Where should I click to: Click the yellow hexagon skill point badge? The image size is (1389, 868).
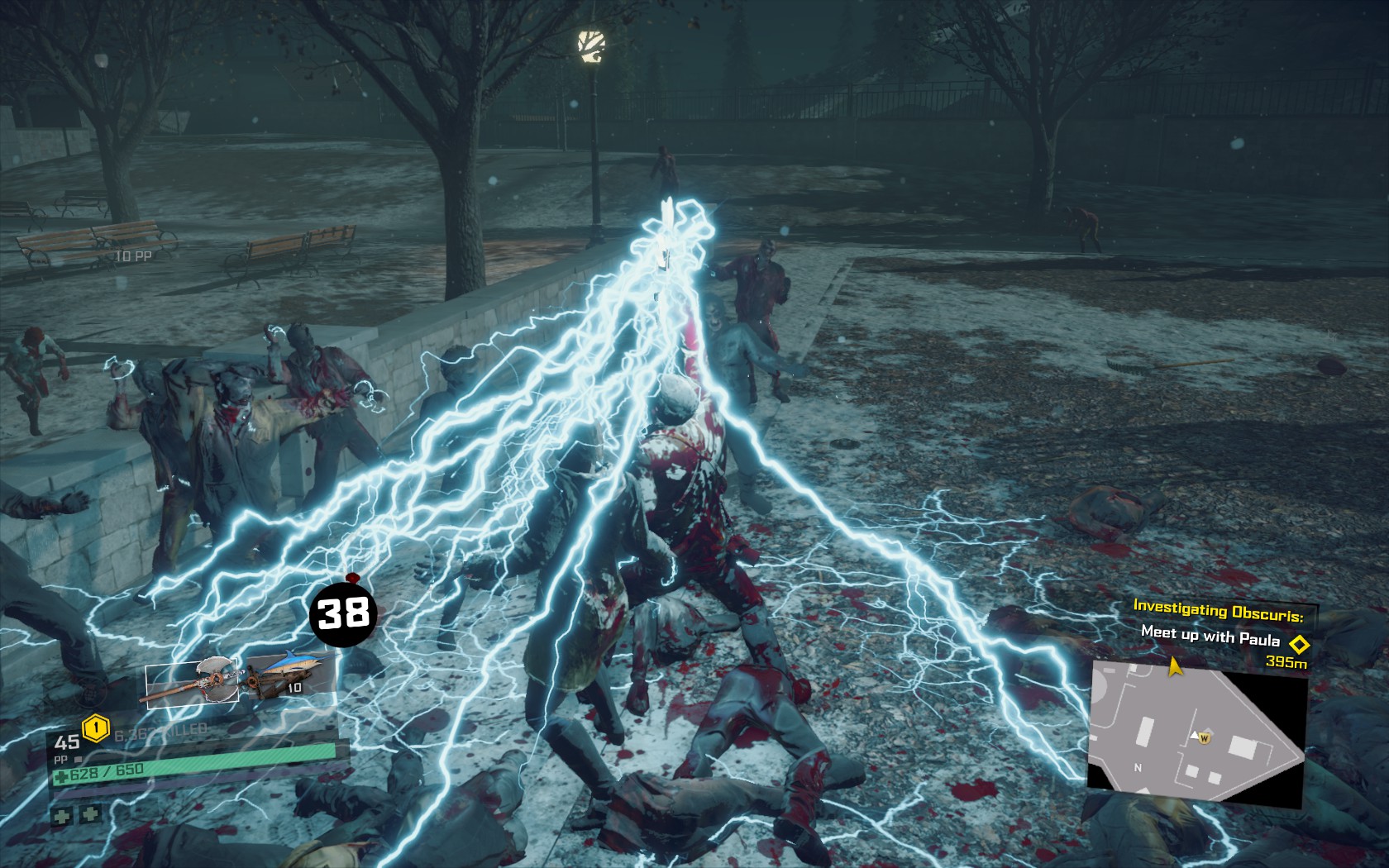pos(97,727)
